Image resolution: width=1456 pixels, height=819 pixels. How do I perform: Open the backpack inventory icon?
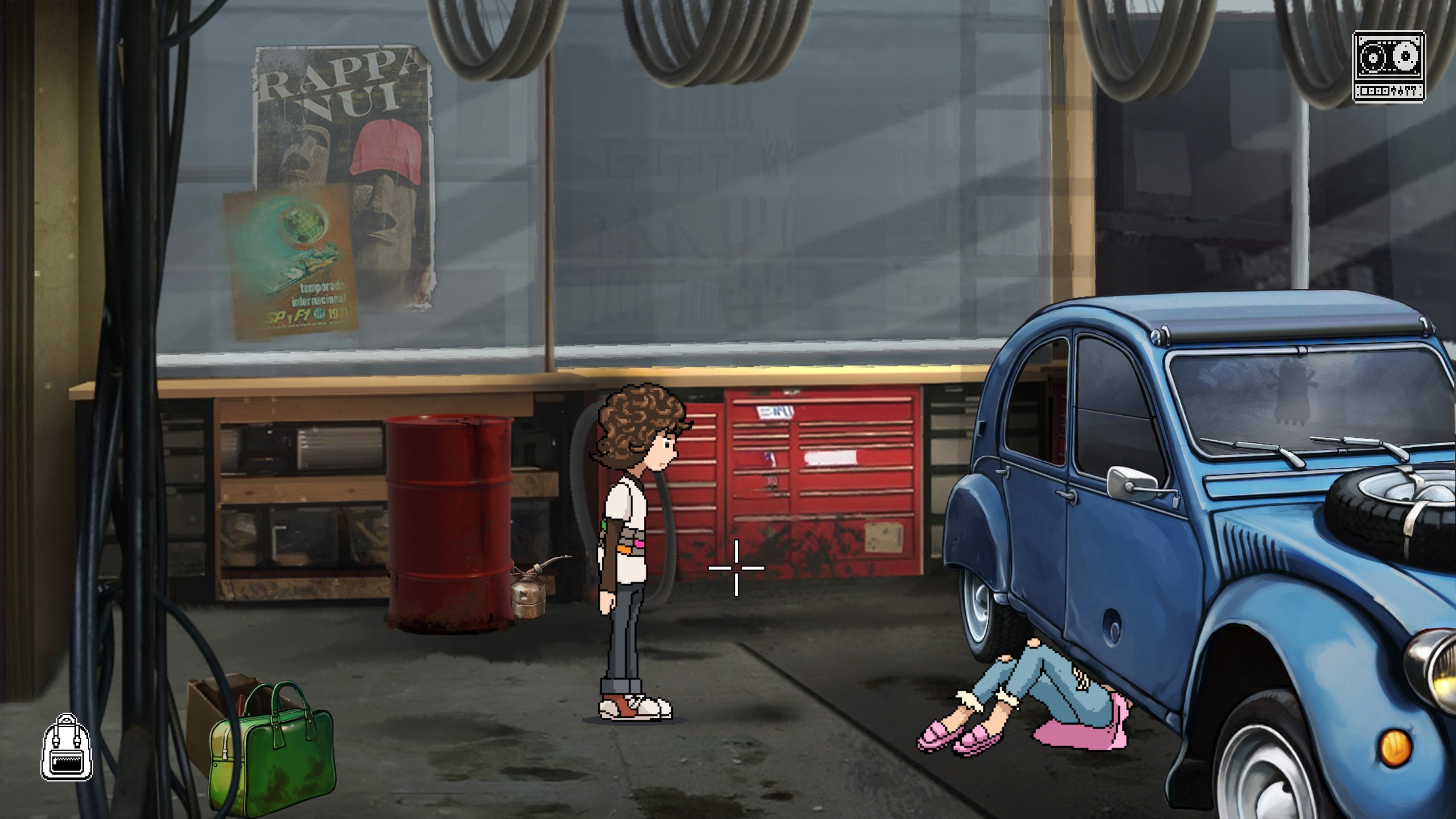[67, 747]
